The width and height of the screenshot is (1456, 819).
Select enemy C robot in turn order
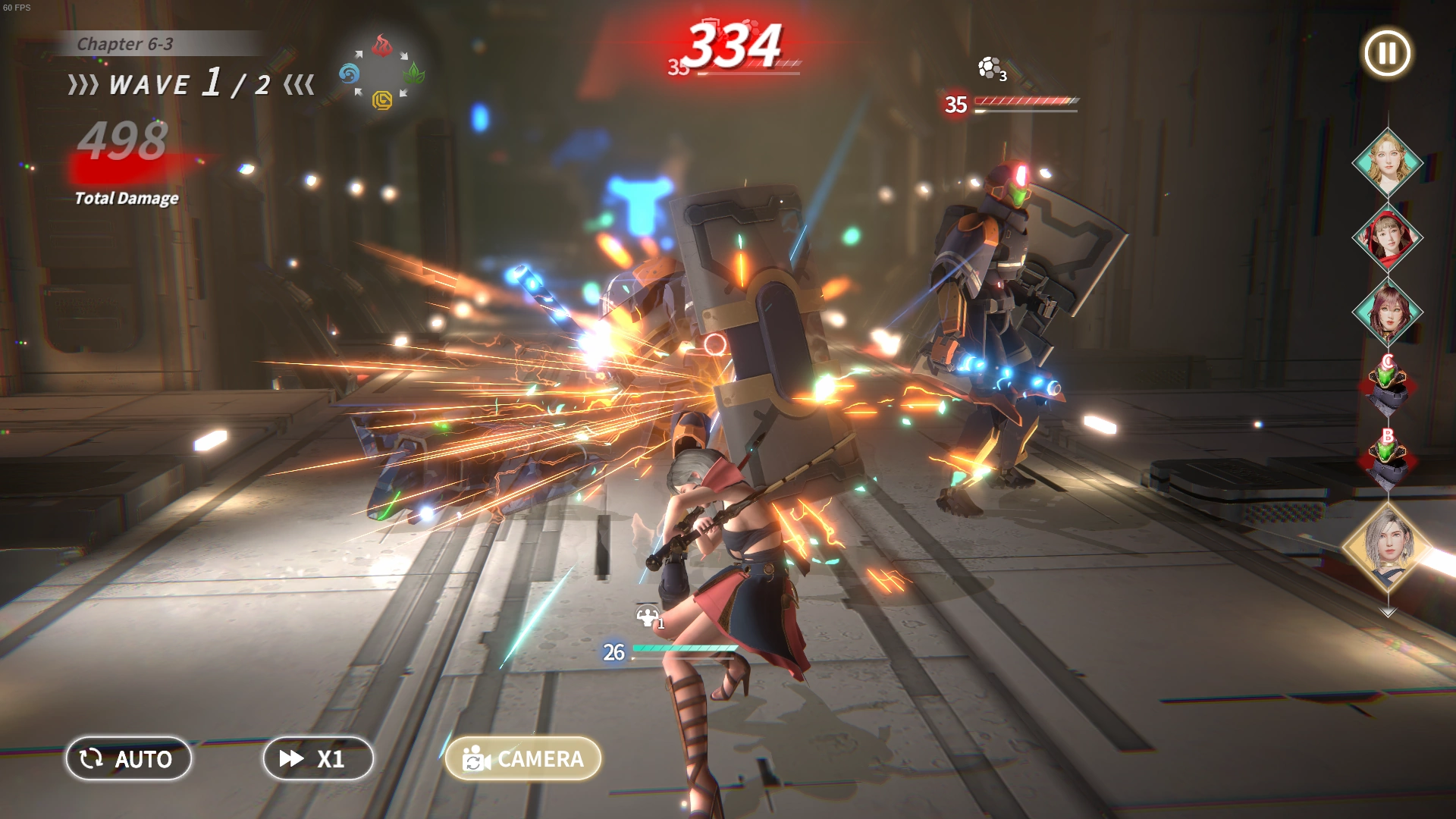pos(1388,385)
